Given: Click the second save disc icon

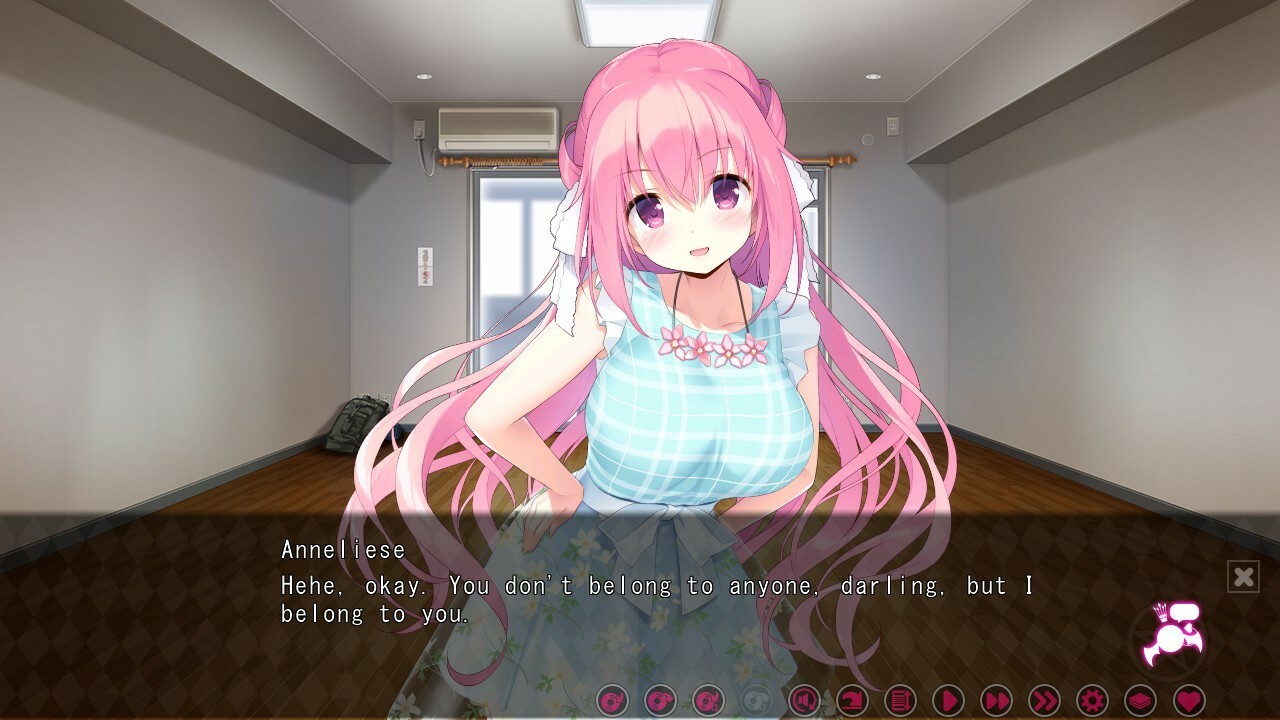Looking at the screenshot, I should [659, 701].
